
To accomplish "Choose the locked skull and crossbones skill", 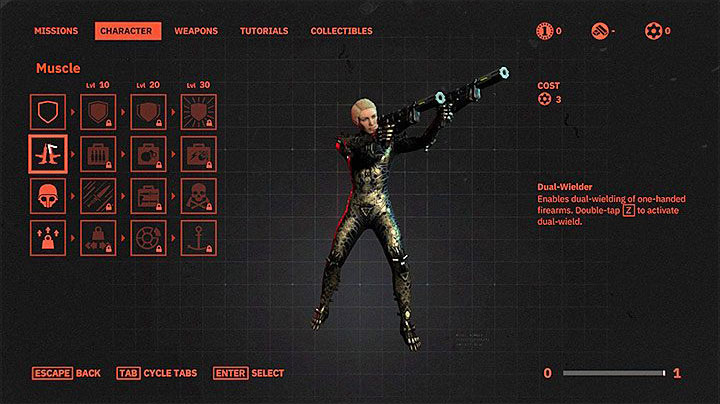I will coord(199,196).
